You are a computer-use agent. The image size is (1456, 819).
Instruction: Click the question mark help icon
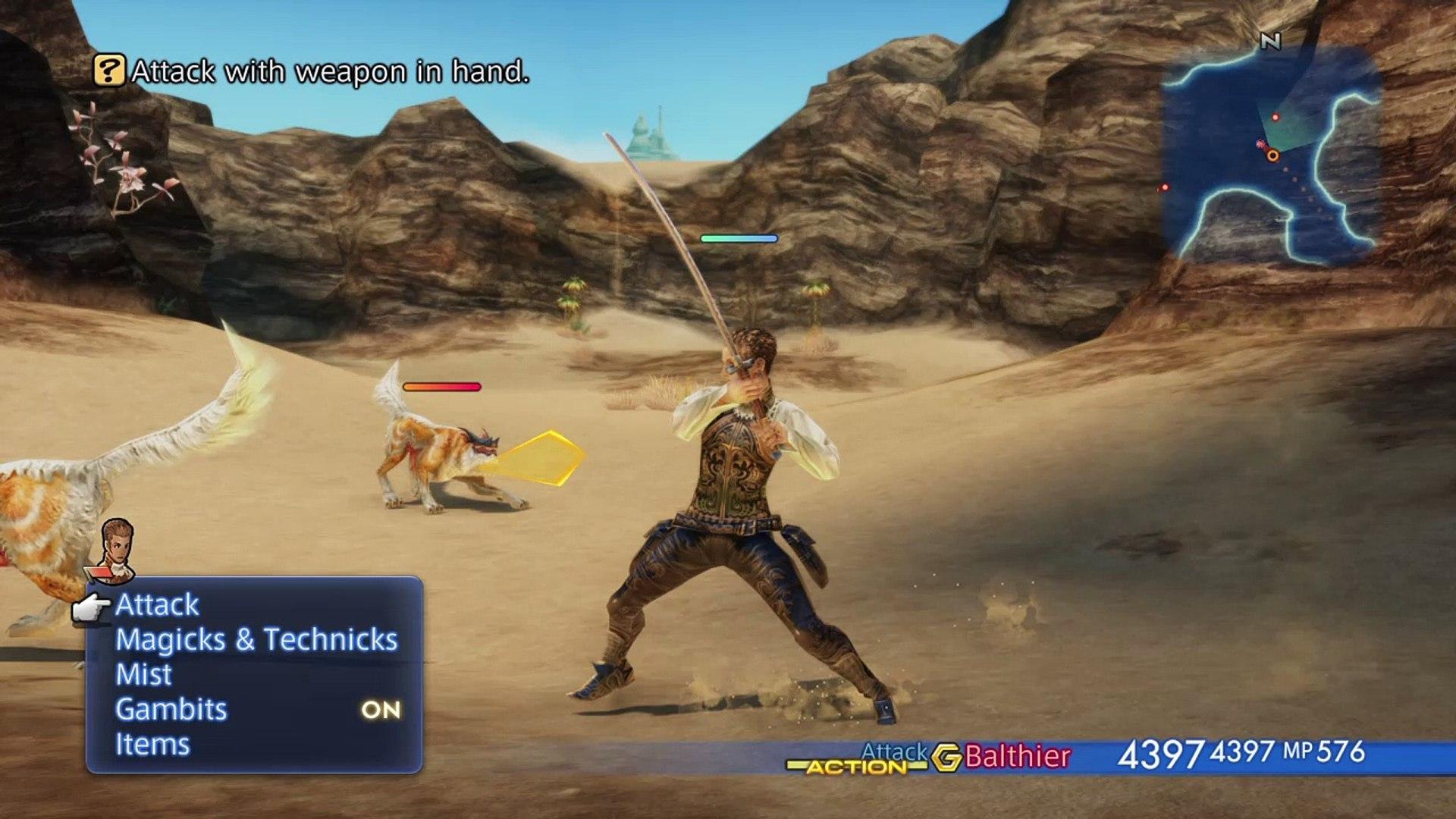(x=109, y=71)
